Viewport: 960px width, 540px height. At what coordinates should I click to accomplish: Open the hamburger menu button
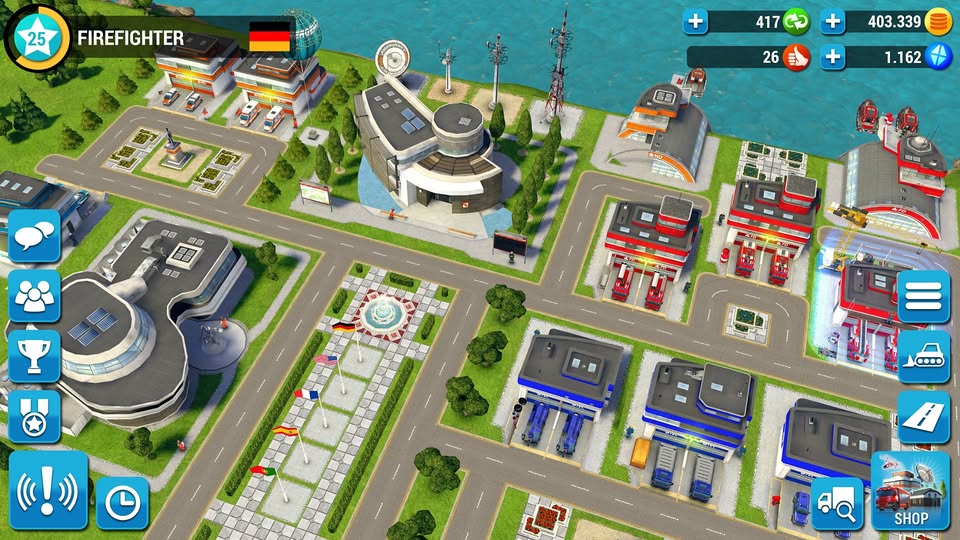click(923, 296)
